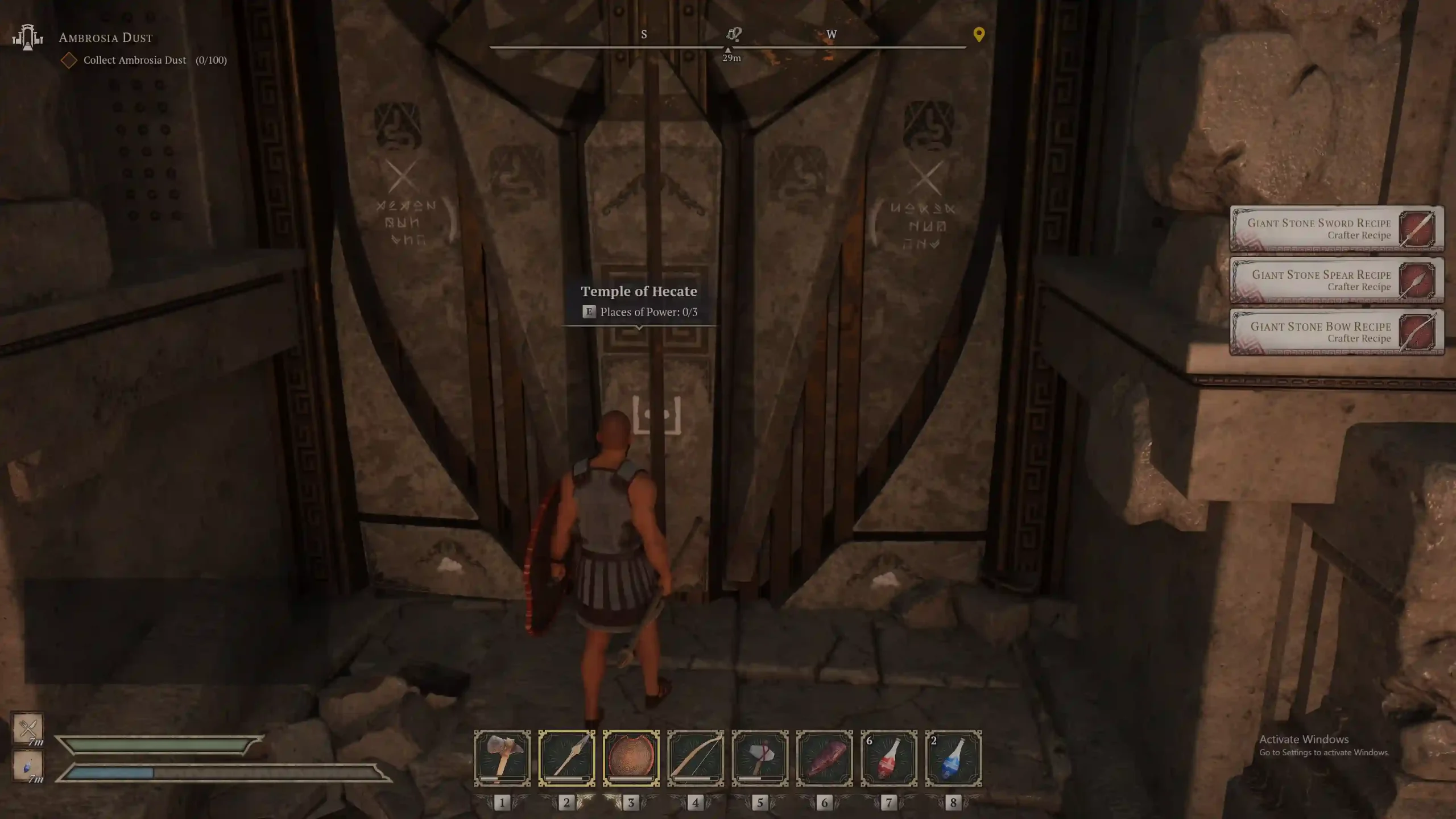The image size is (1456, 819).
Task: Select the yellow waypoint marker on compass
Action: tap(978, 35)
